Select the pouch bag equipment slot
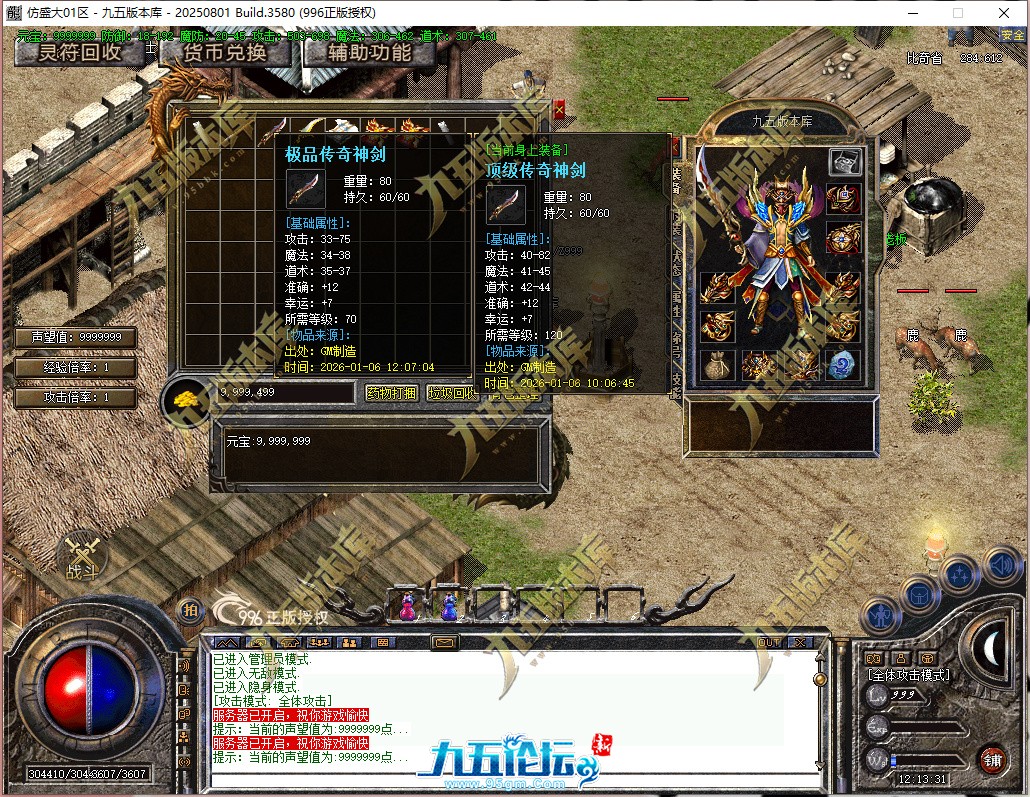 pyautogui.click(x=717, y=365)
